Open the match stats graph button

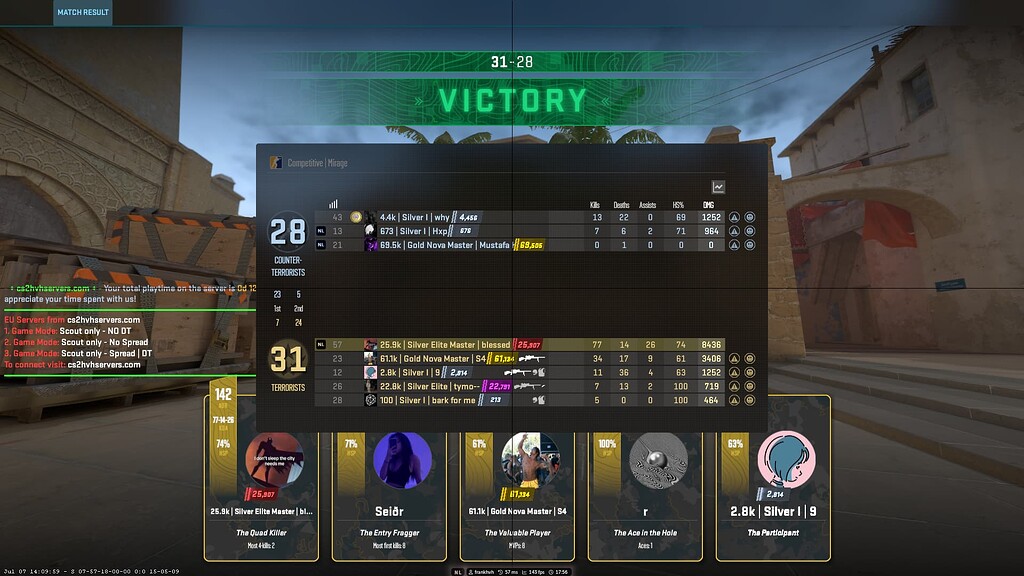718,187
